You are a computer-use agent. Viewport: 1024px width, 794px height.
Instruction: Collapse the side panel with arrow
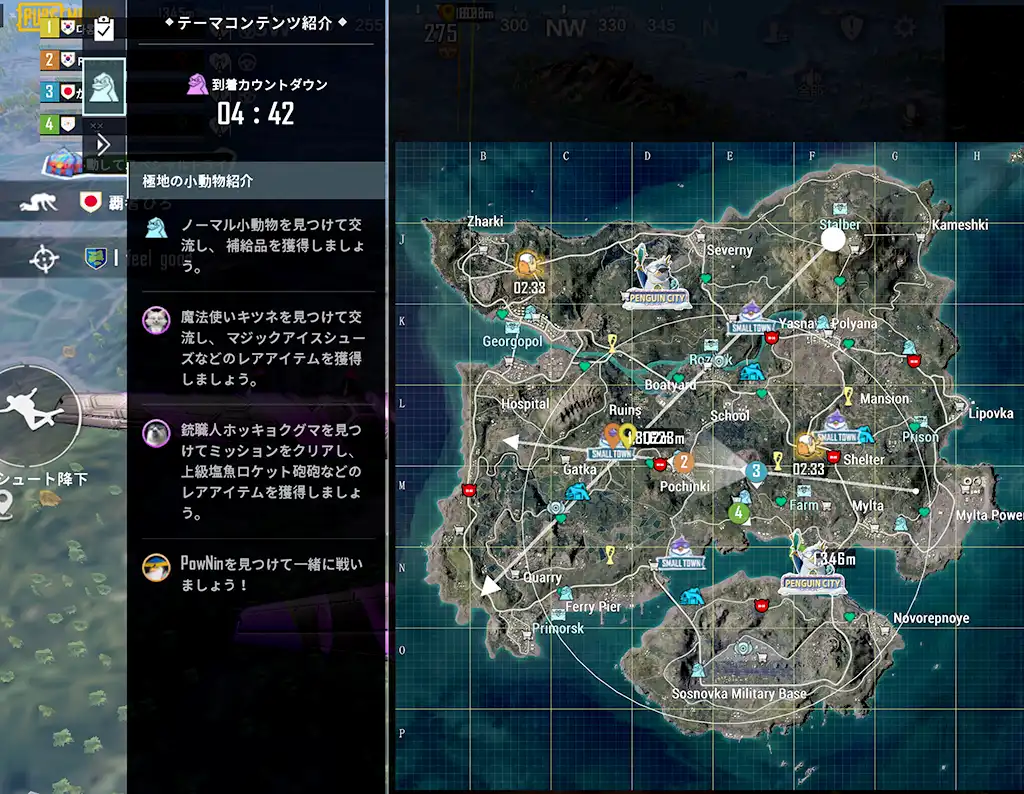pos(103,144)
